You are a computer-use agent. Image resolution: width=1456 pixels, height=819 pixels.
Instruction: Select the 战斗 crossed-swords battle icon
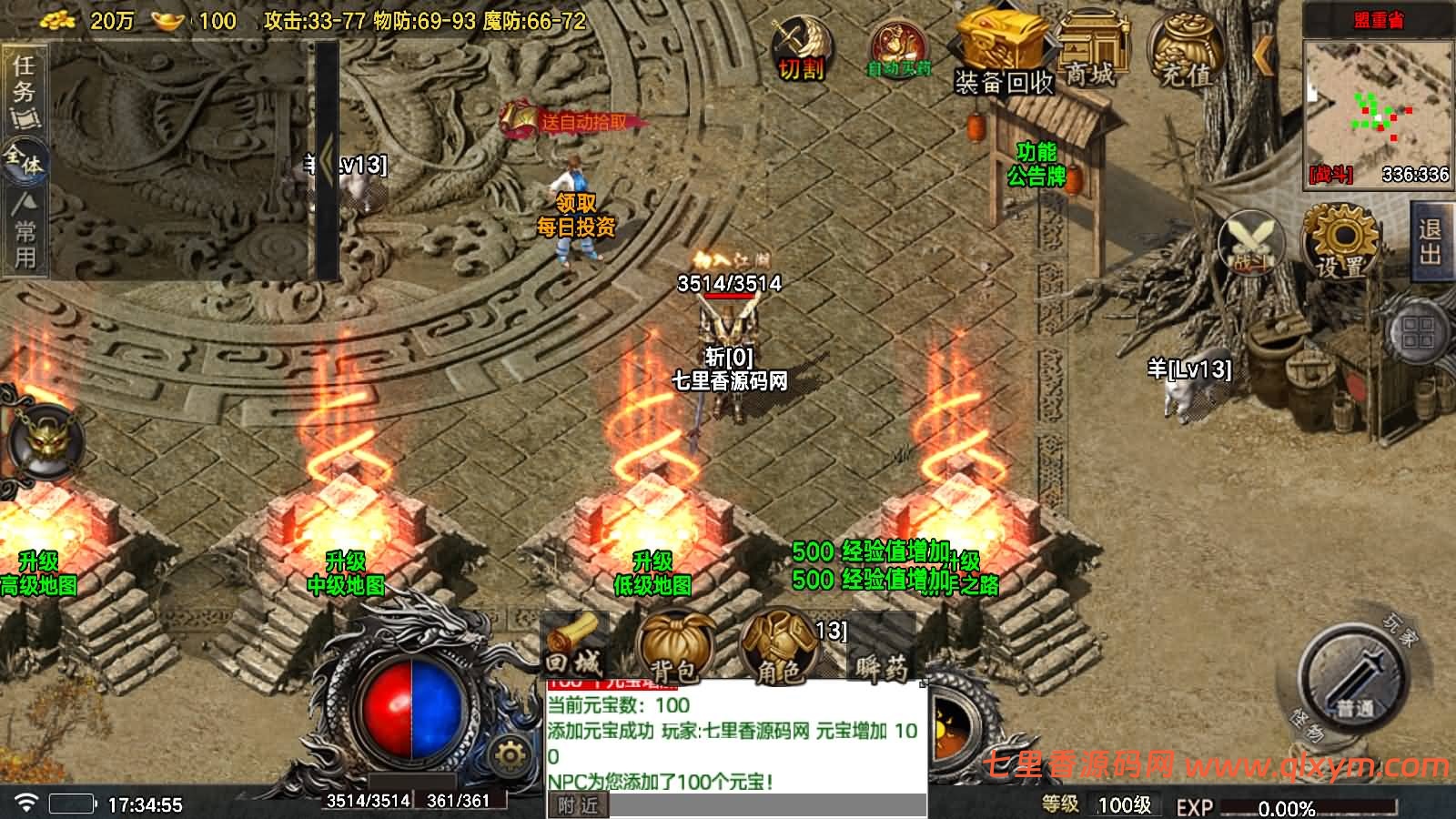(x=1249, y=241)
